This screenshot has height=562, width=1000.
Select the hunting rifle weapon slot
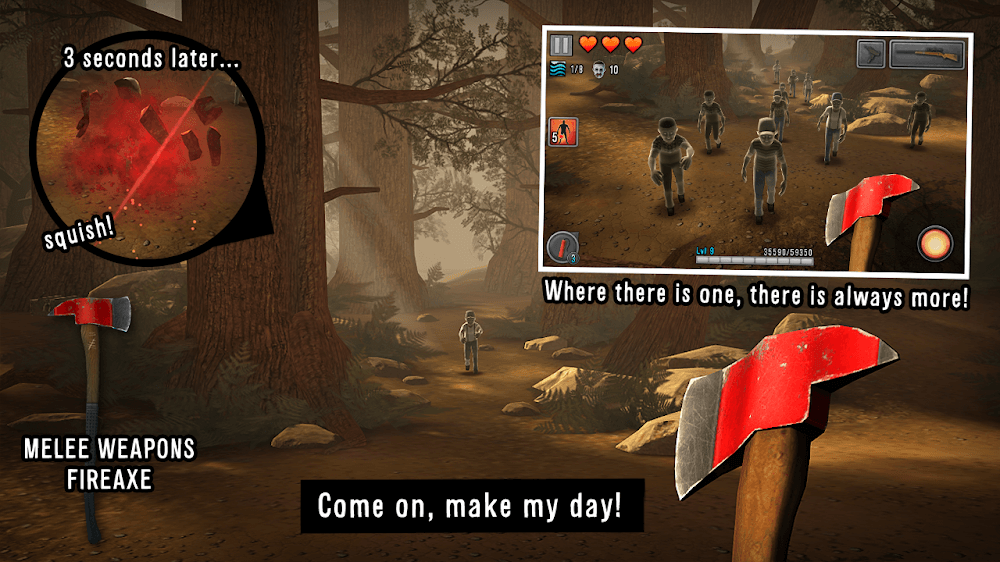click(927, 54)
